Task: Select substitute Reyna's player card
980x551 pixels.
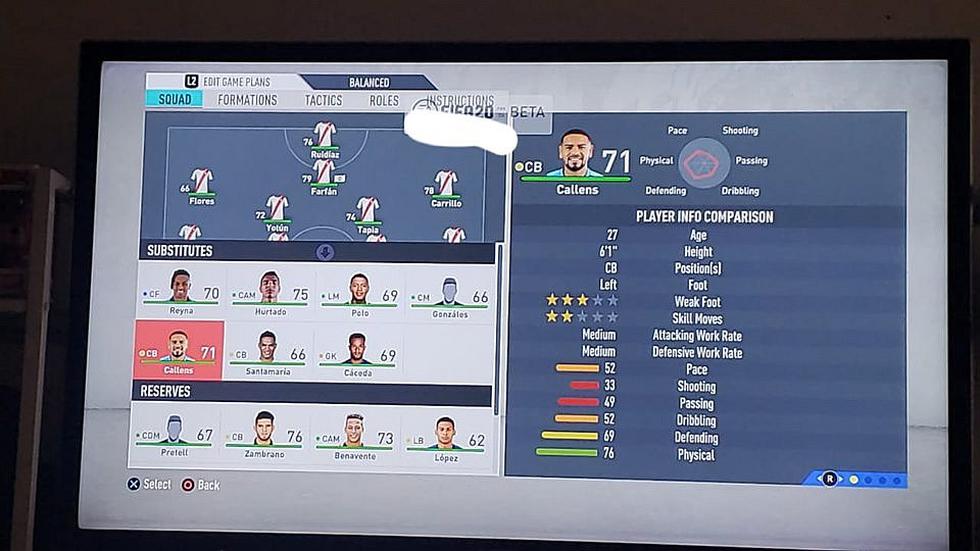Action: (181, 292)
